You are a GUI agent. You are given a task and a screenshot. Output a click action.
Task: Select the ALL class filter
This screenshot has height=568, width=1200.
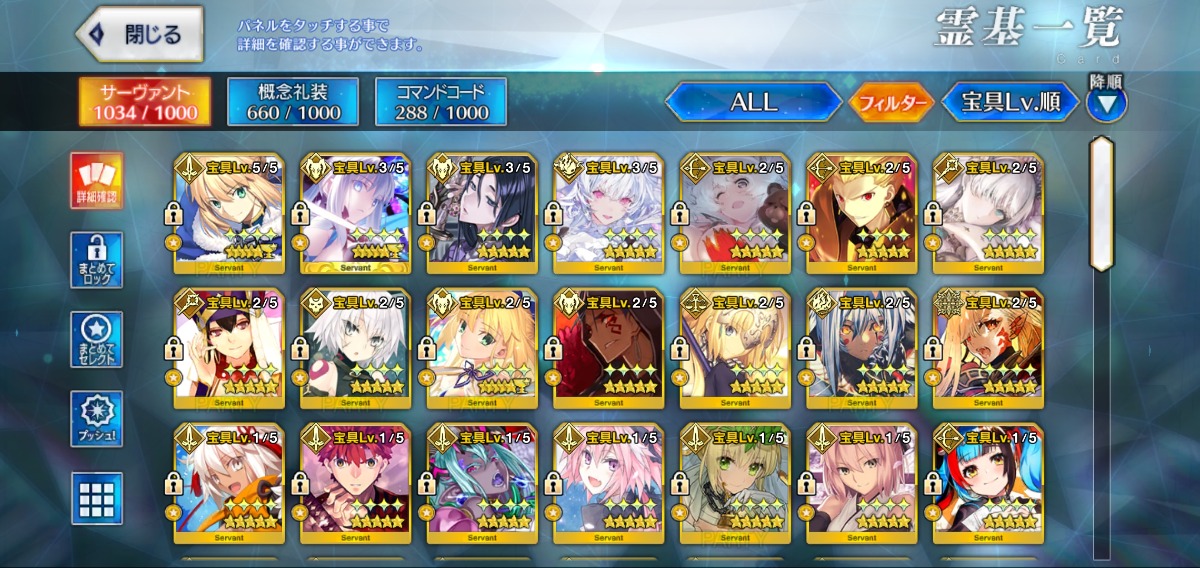pyautogui.click(x=753, y=102)
